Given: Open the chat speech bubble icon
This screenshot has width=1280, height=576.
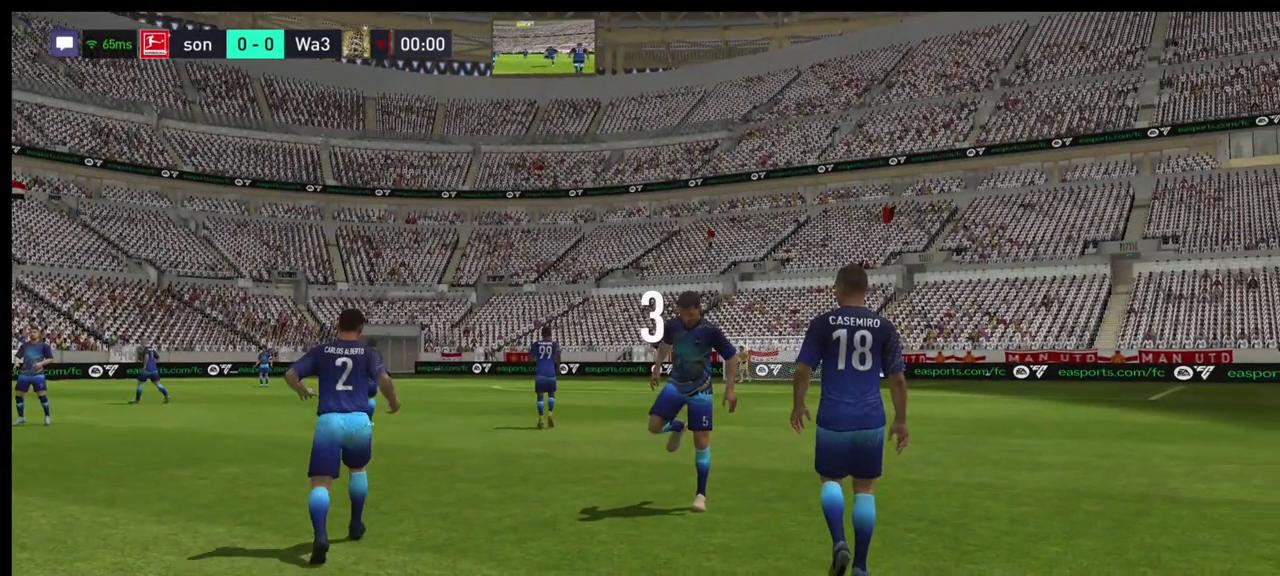Looking at the screenshot, I should pyautogui.click(x=65, y=44).
